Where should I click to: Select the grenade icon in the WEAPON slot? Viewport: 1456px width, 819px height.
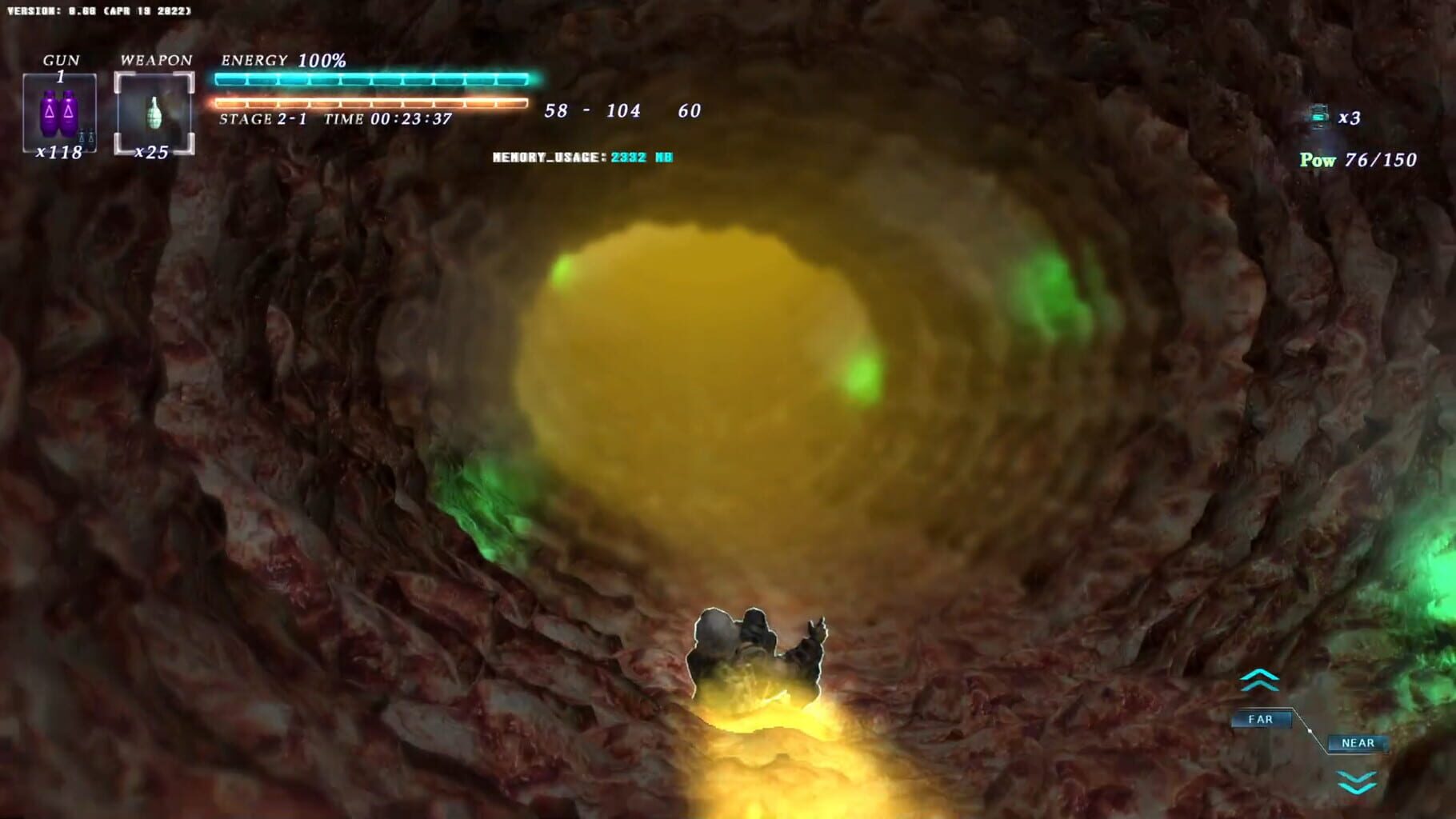154,111
